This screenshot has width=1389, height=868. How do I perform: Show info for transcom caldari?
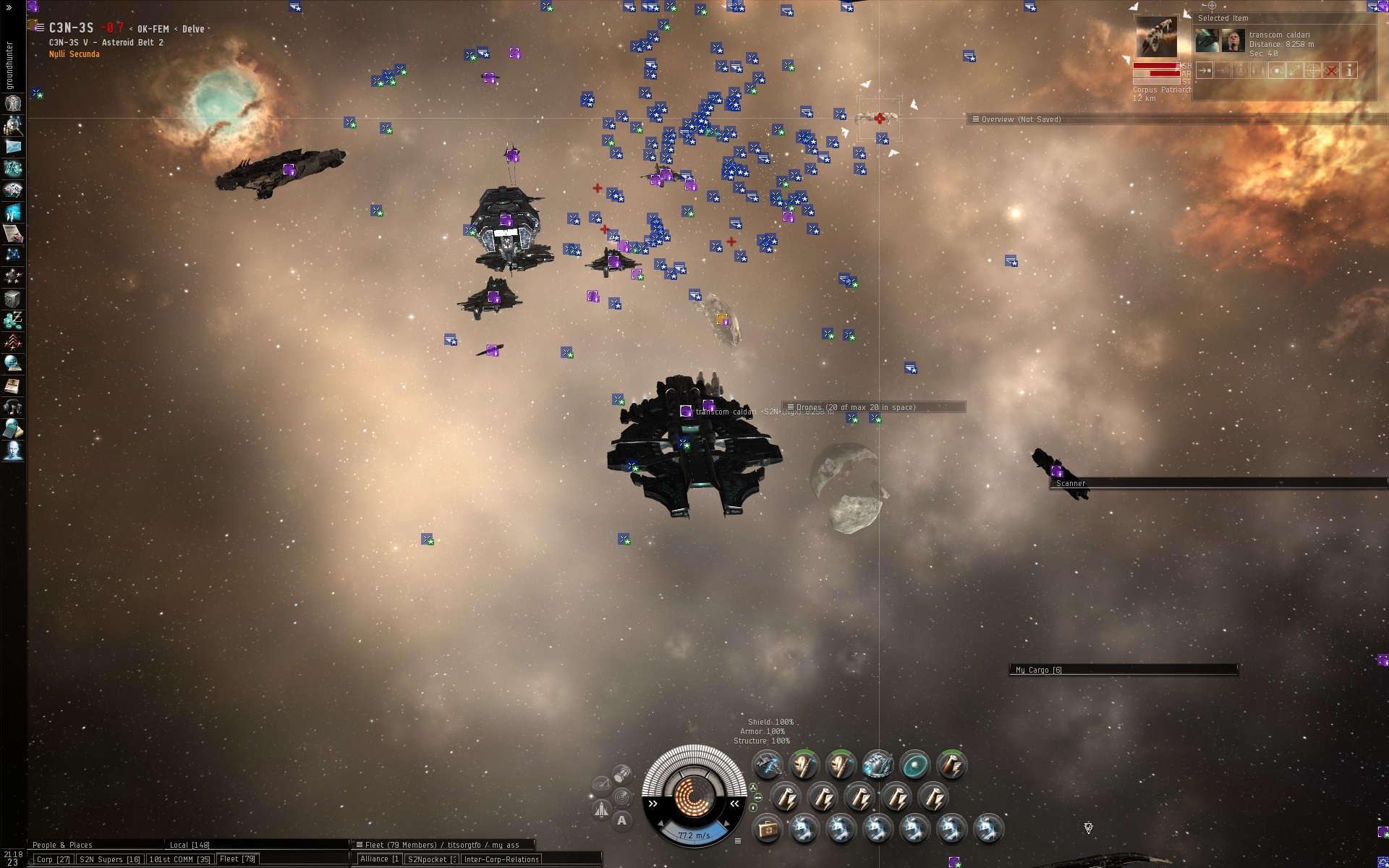1349,70
